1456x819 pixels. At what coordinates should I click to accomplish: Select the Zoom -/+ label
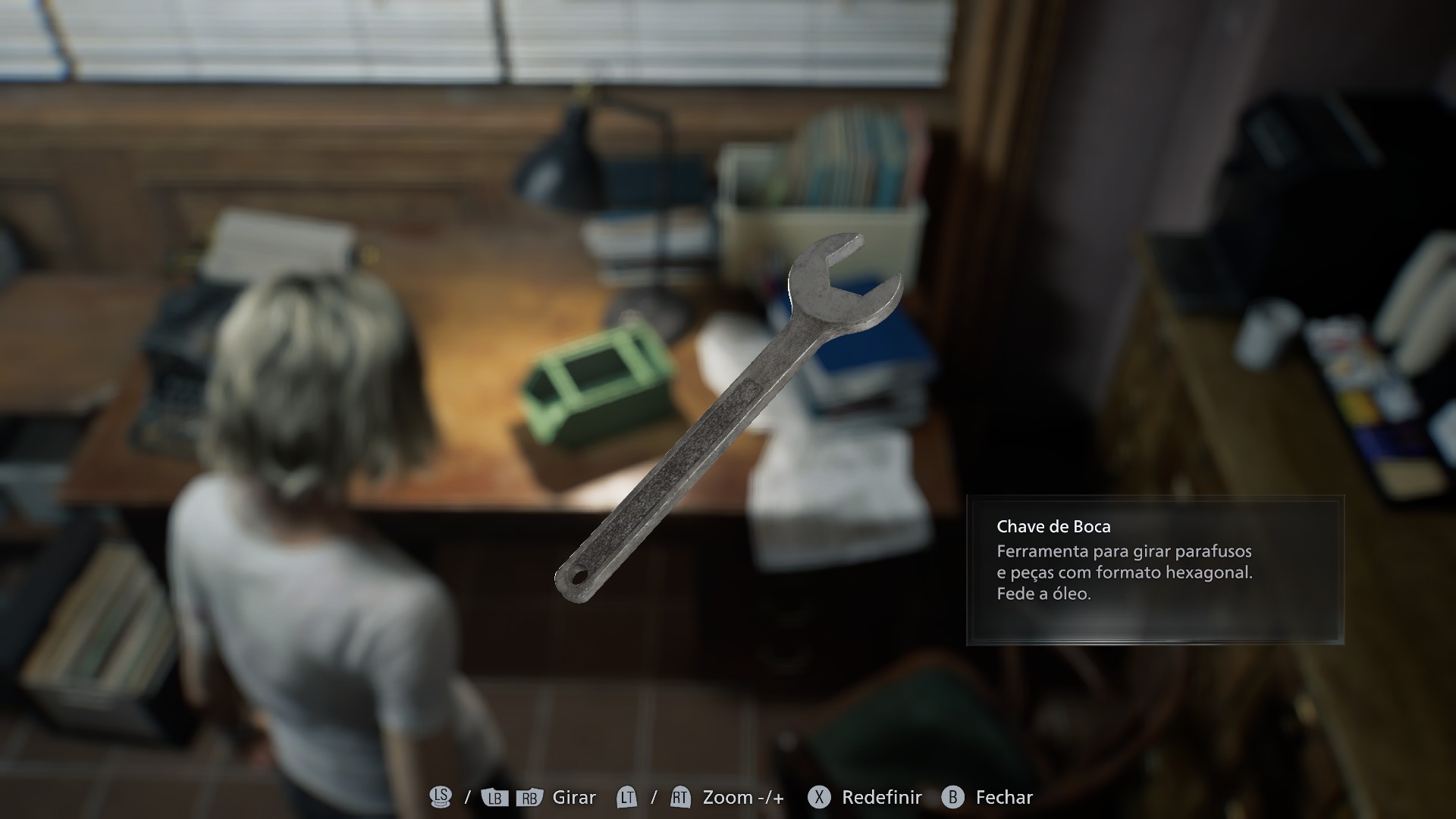(743, 797)
